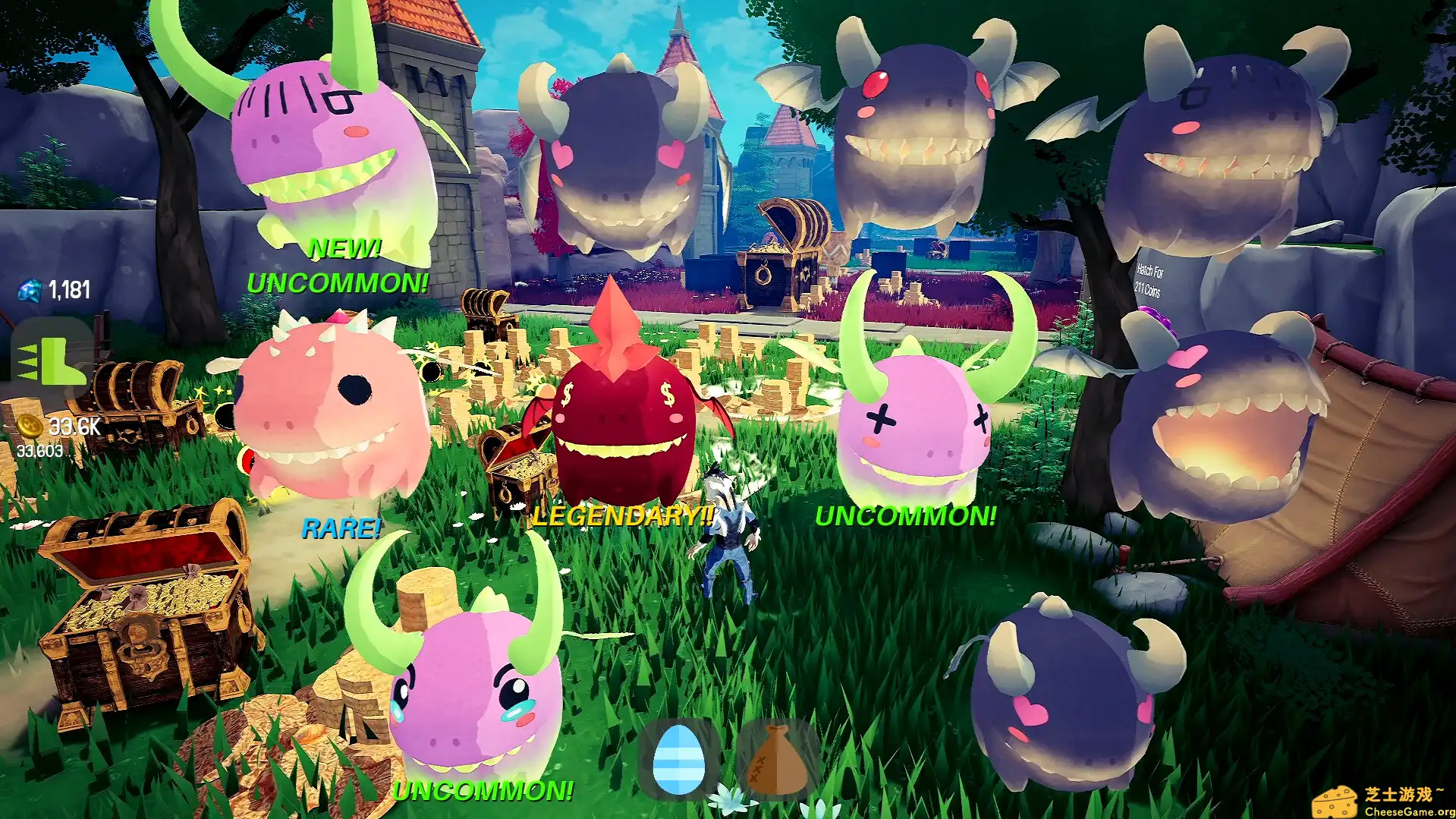This screenshot has height=819, width=1456.
Task: Toggle the RARE! label under the pink pet
Action: coord(341,528)
